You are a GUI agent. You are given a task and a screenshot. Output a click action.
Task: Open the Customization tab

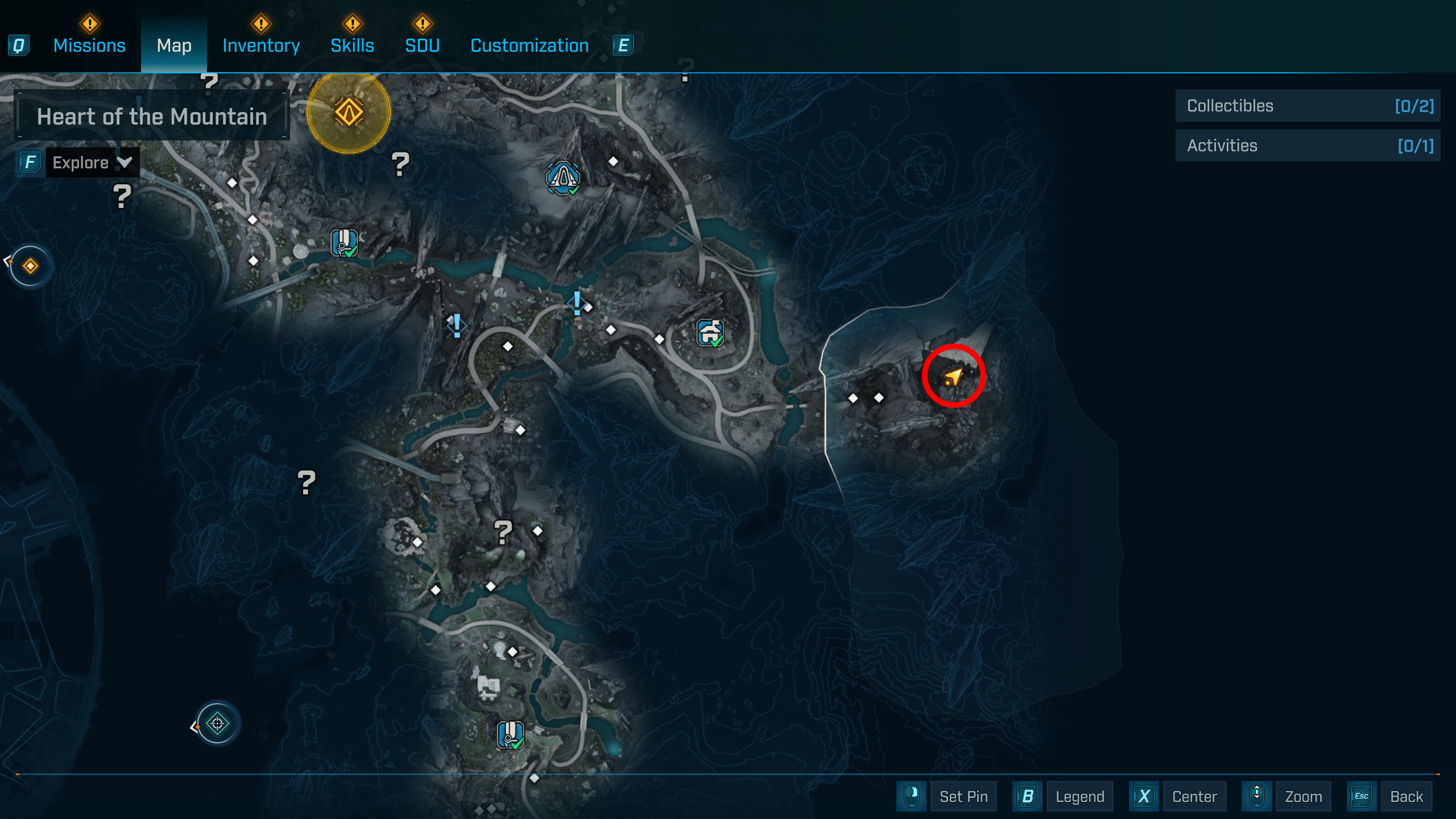point(530,45)
